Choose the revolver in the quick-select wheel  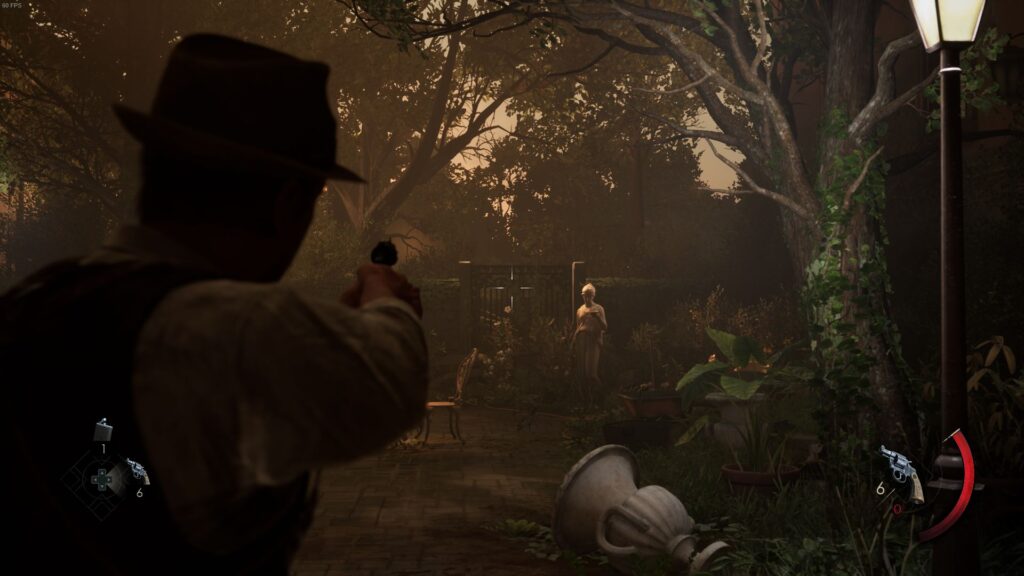click(x=137, y=471)
